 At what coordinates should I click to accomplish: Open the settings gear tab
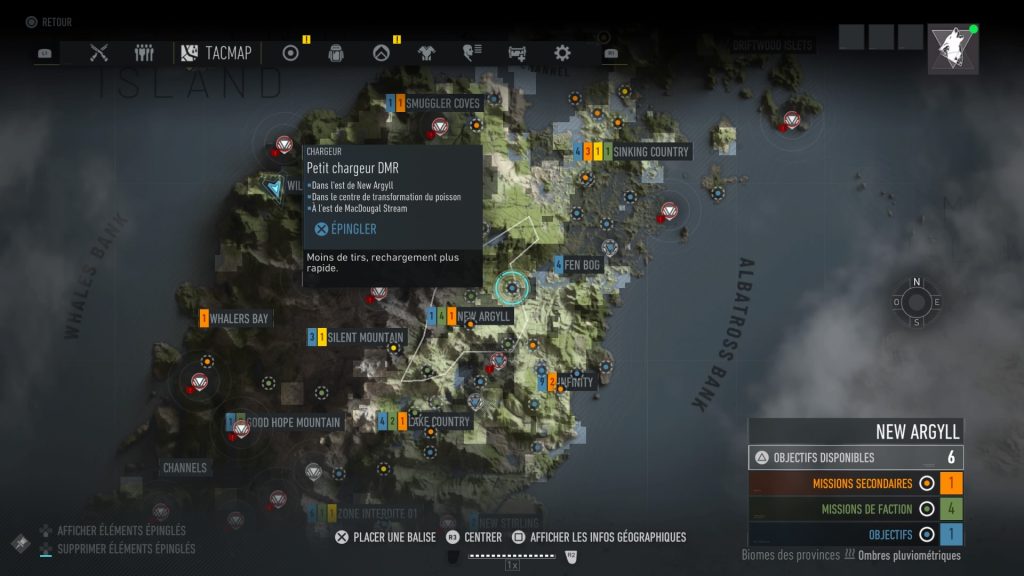tap(562, 53)
